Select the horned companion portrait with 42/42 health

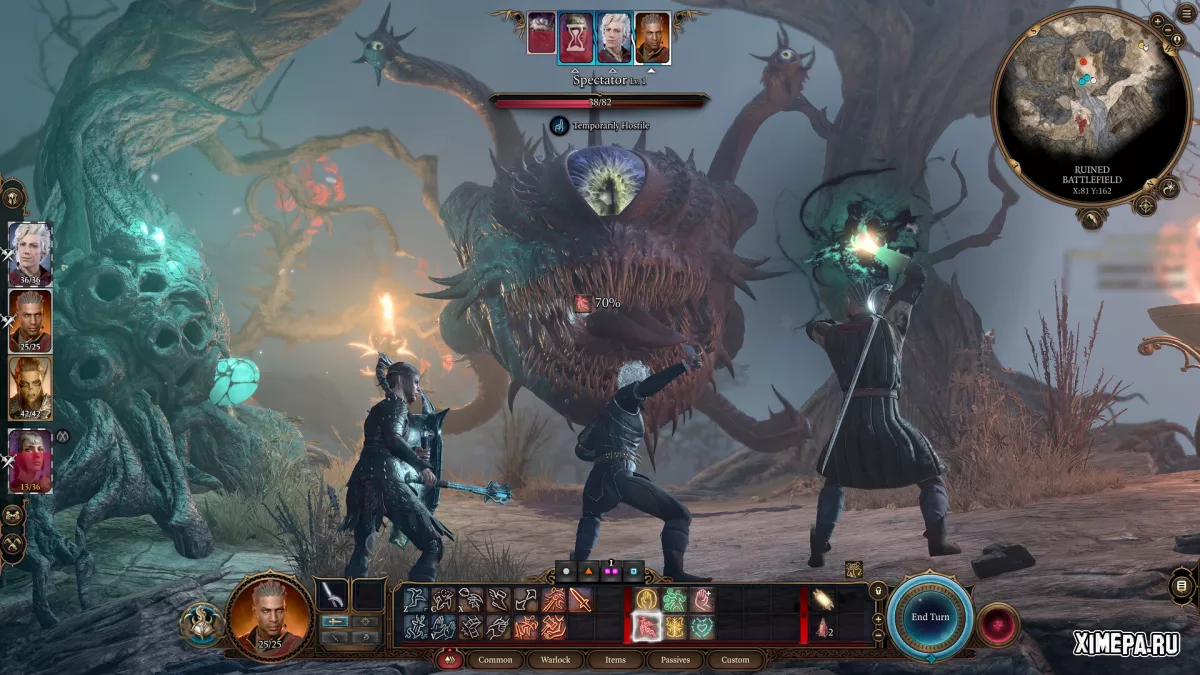coord(30,388)
